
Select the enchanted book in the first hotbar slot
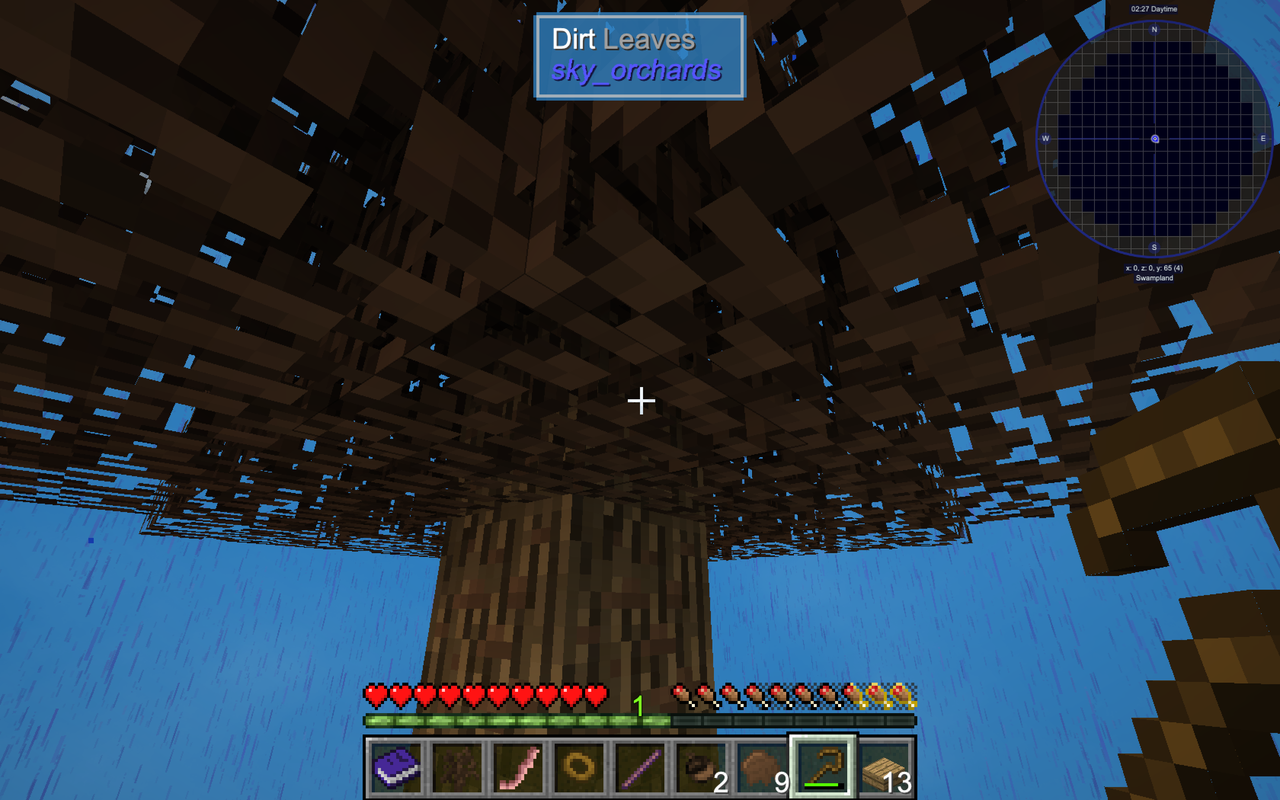pos(394,766)
